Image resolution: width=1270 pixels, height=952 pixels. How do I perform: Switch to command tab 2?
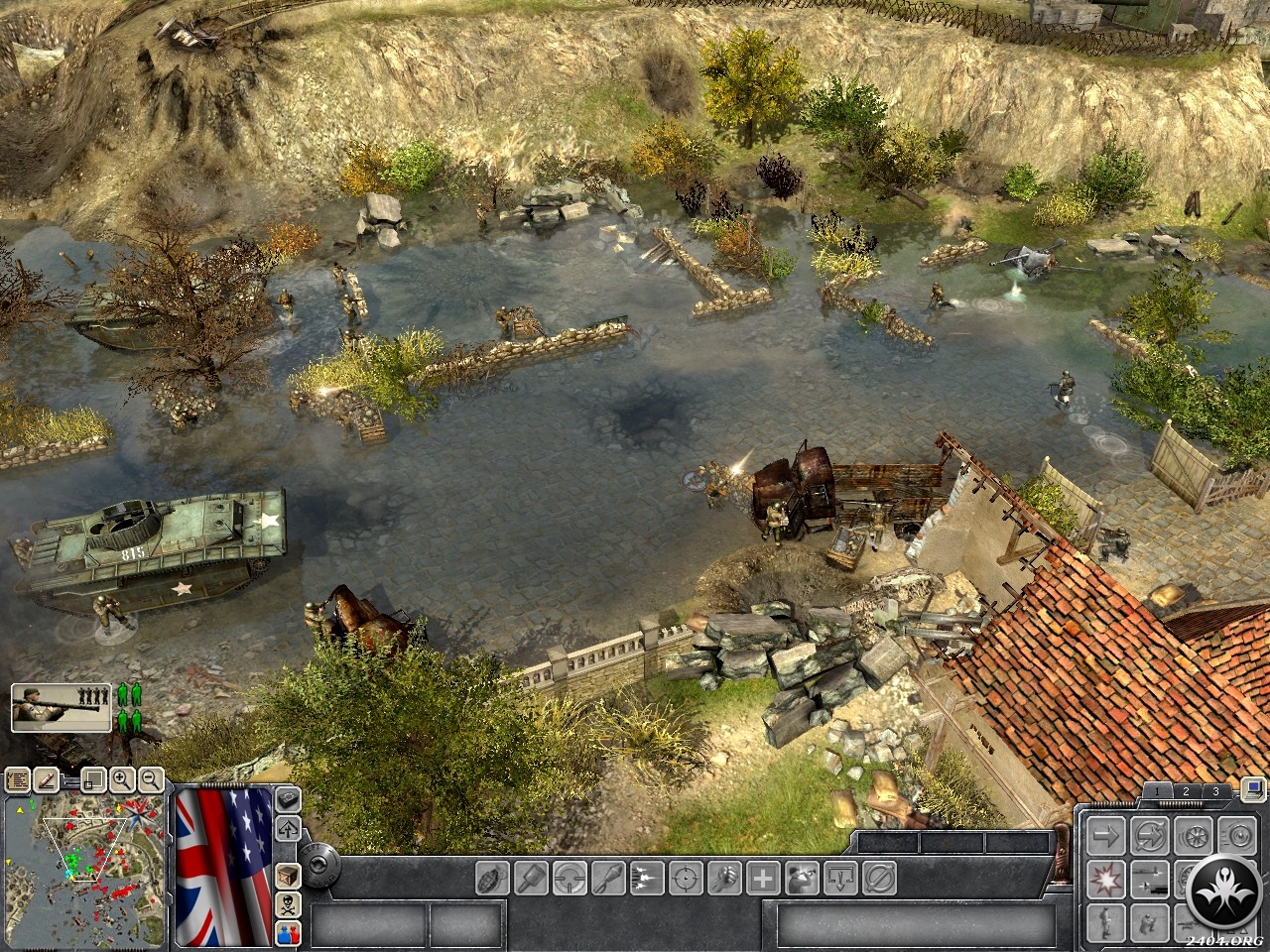click(1185, 791)
